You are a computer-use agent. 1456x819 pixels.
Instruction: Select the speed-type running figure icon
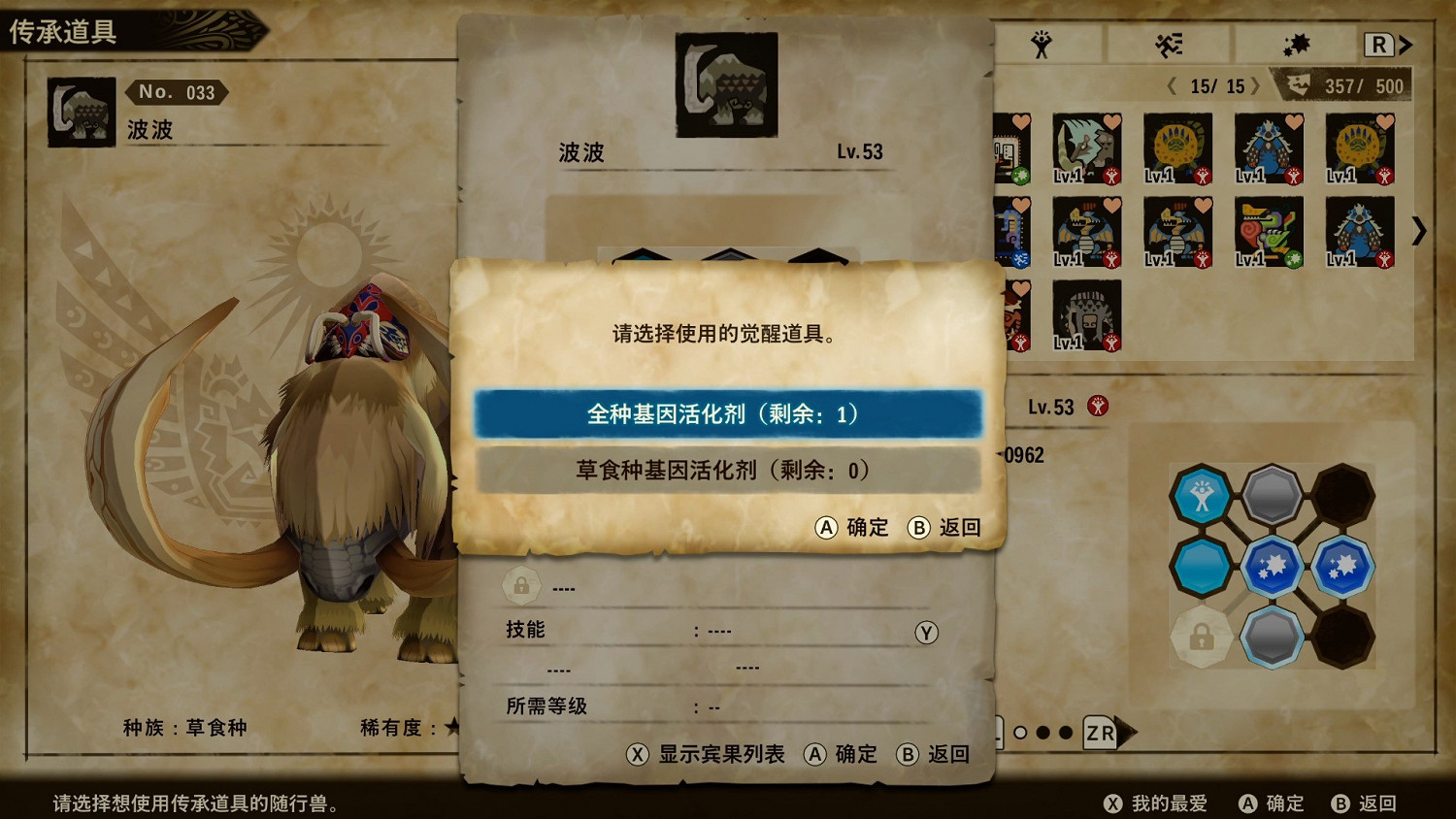[1170, 44]
